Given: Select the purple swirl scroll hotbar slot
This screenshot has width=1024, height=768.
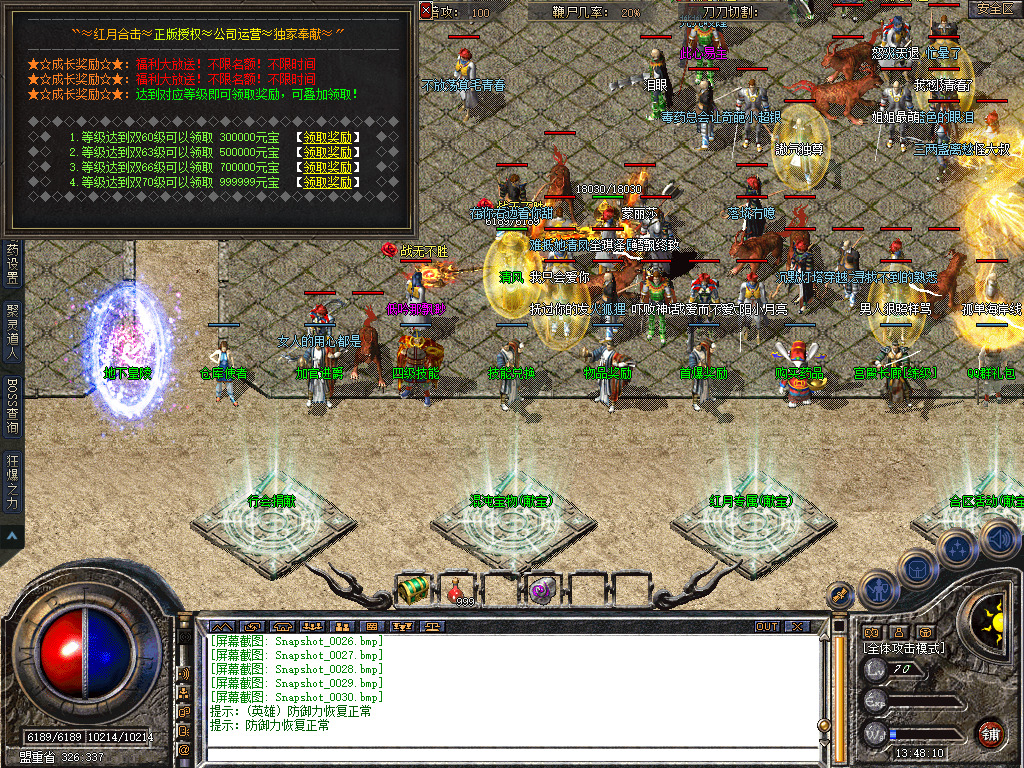Looking at the screenshot, I should [x=541, y=590].
